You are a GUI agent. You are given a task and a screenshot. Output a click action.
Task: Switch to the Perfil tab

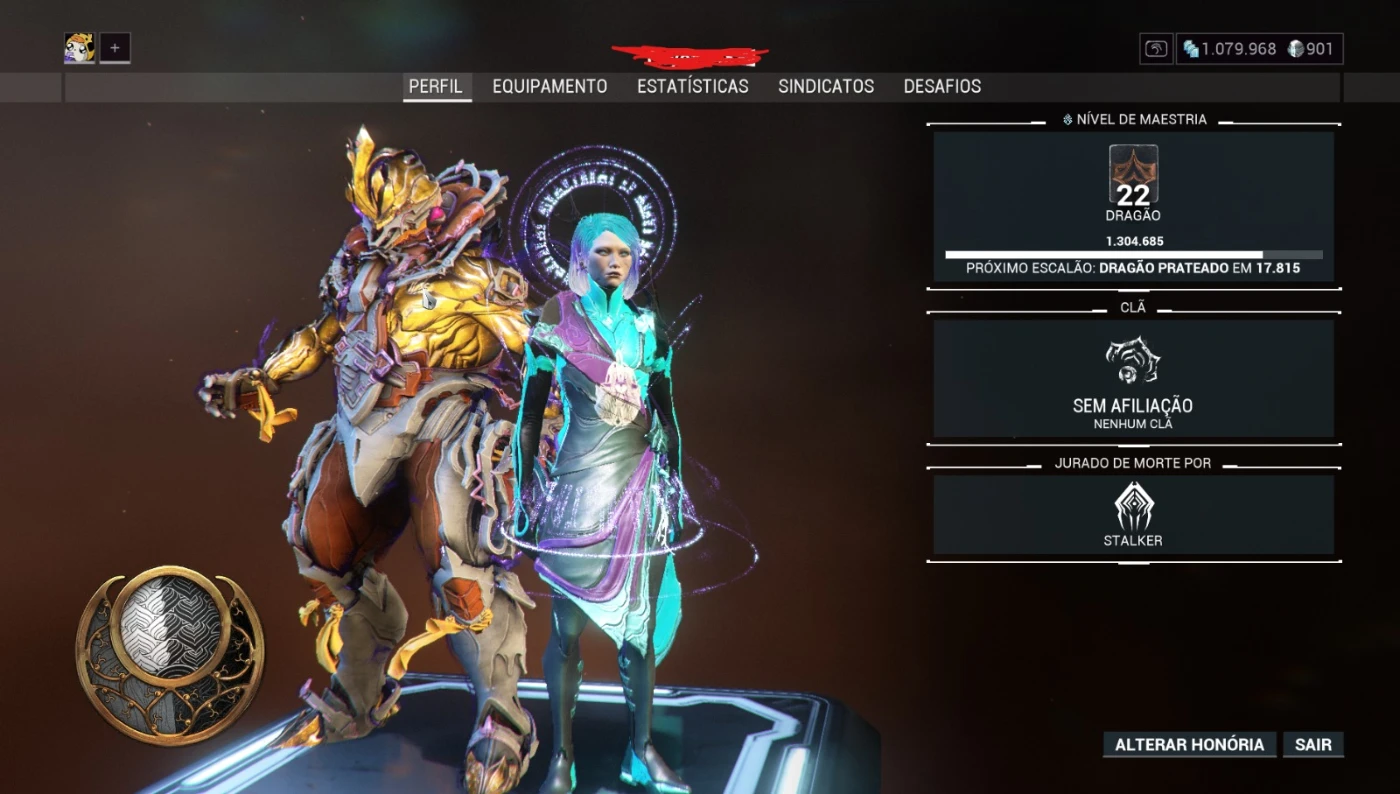[436, 87]
